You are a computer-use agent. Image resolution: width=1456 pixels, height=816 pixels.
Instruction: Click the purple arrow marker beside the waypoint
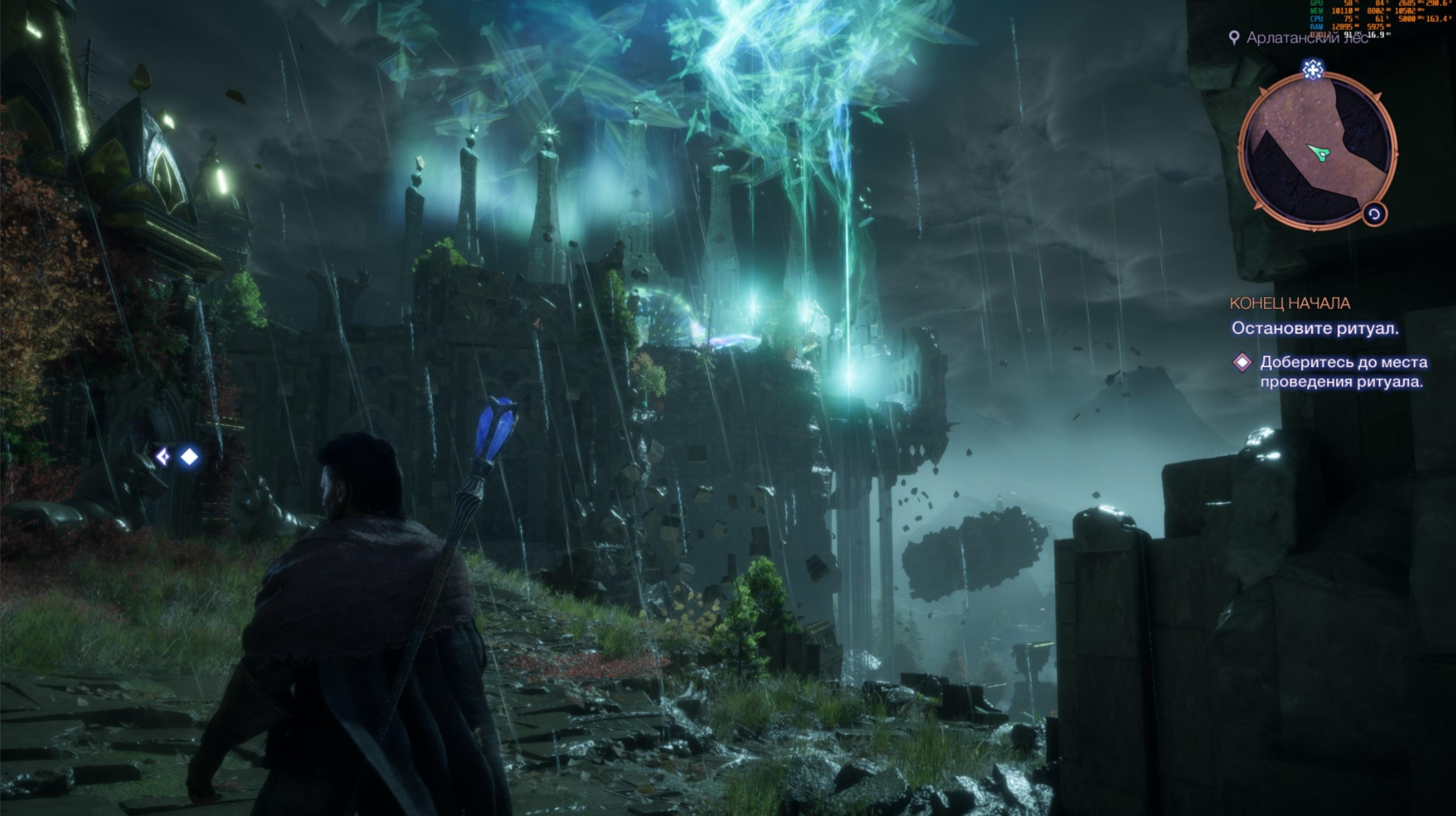[163, 456]
